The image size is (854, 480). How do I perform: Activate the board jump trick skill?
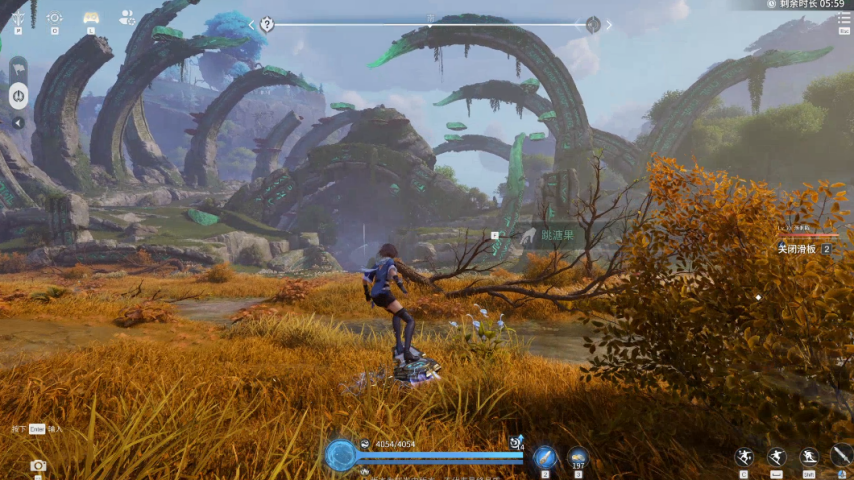pyautogui.click(x=743, y=456)
